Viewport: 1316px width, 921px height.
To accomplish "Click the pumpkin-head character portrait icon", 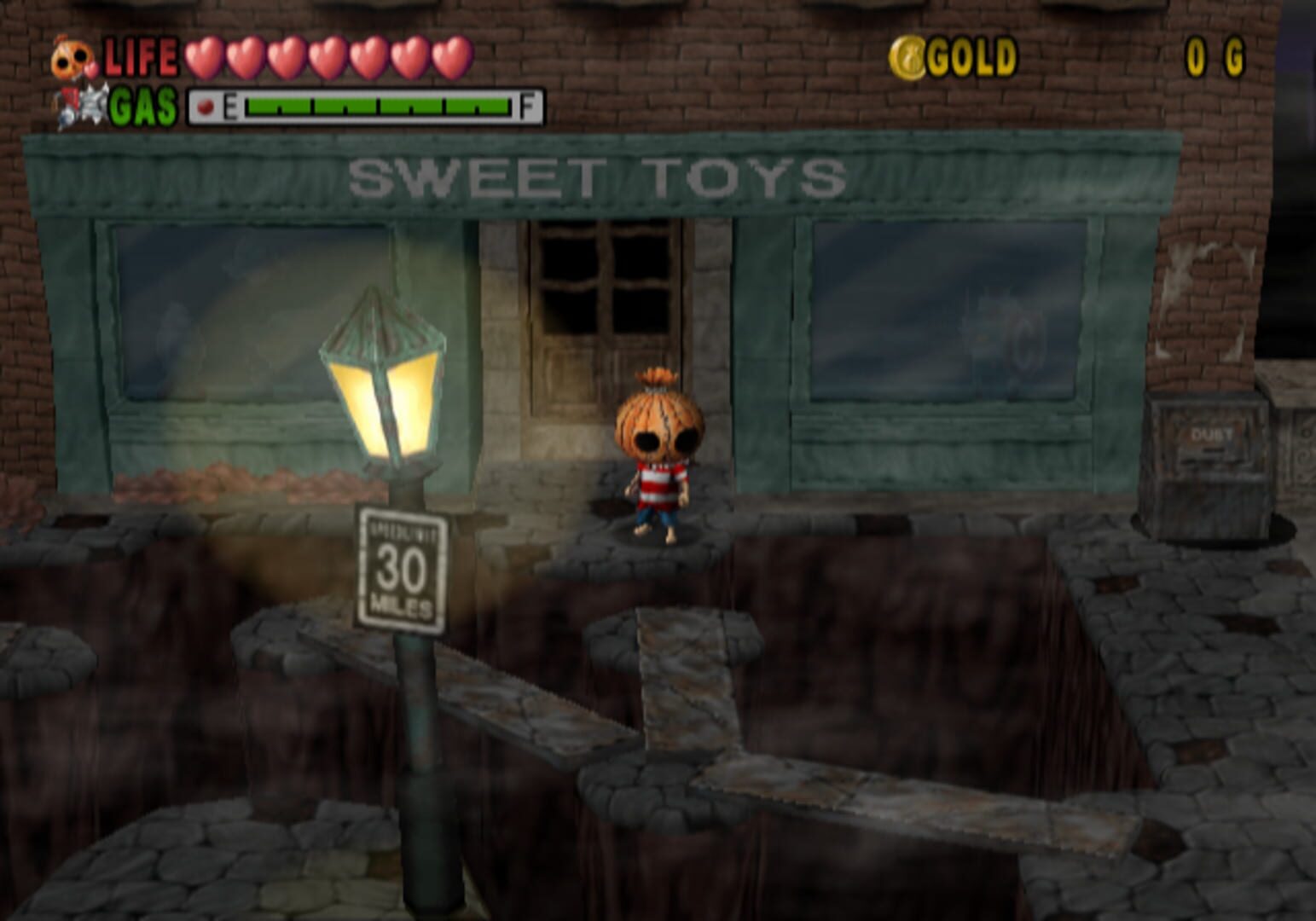I will tap(72, 55).
